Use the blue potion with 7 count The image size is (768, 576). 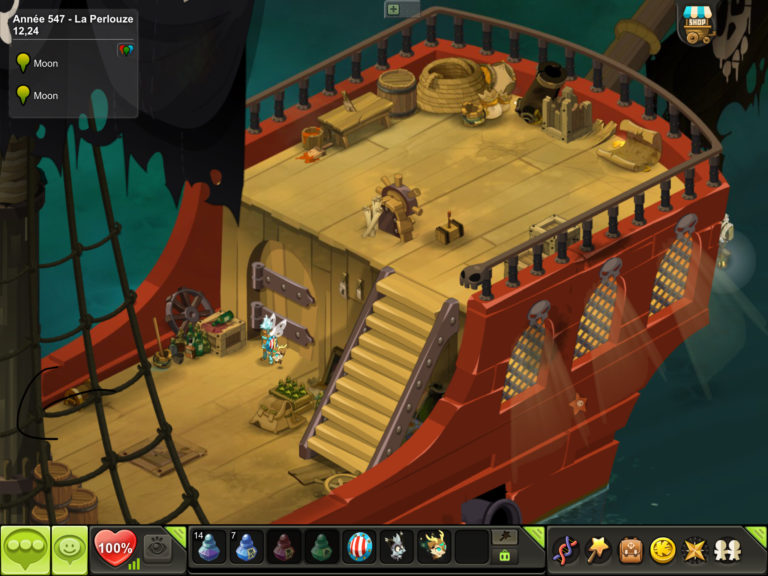click(246, 547)
